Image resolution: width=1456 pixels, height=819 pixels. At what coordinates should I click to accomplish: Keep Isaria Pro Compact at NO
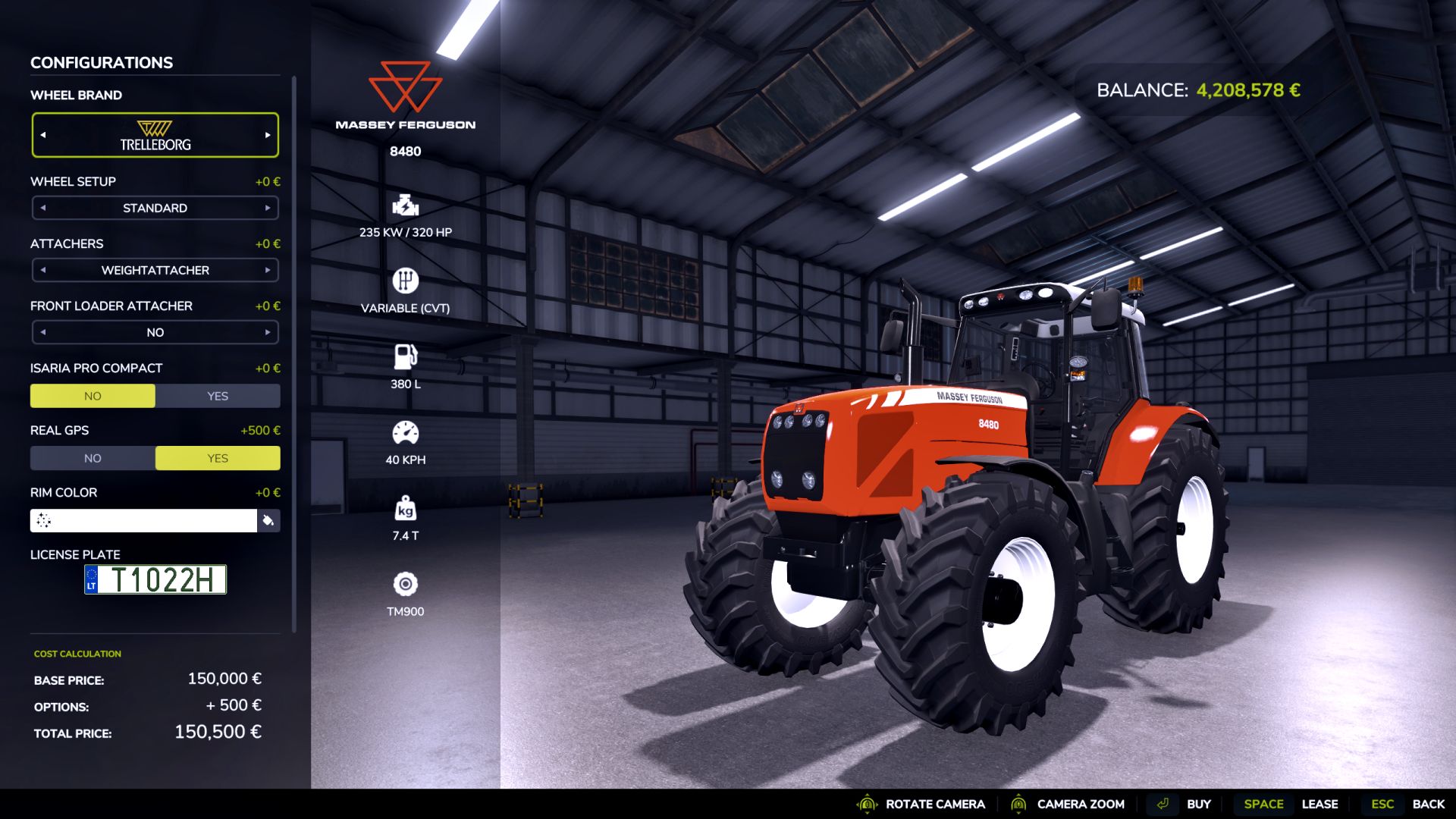pyautogui.click(x=93, y=395)
